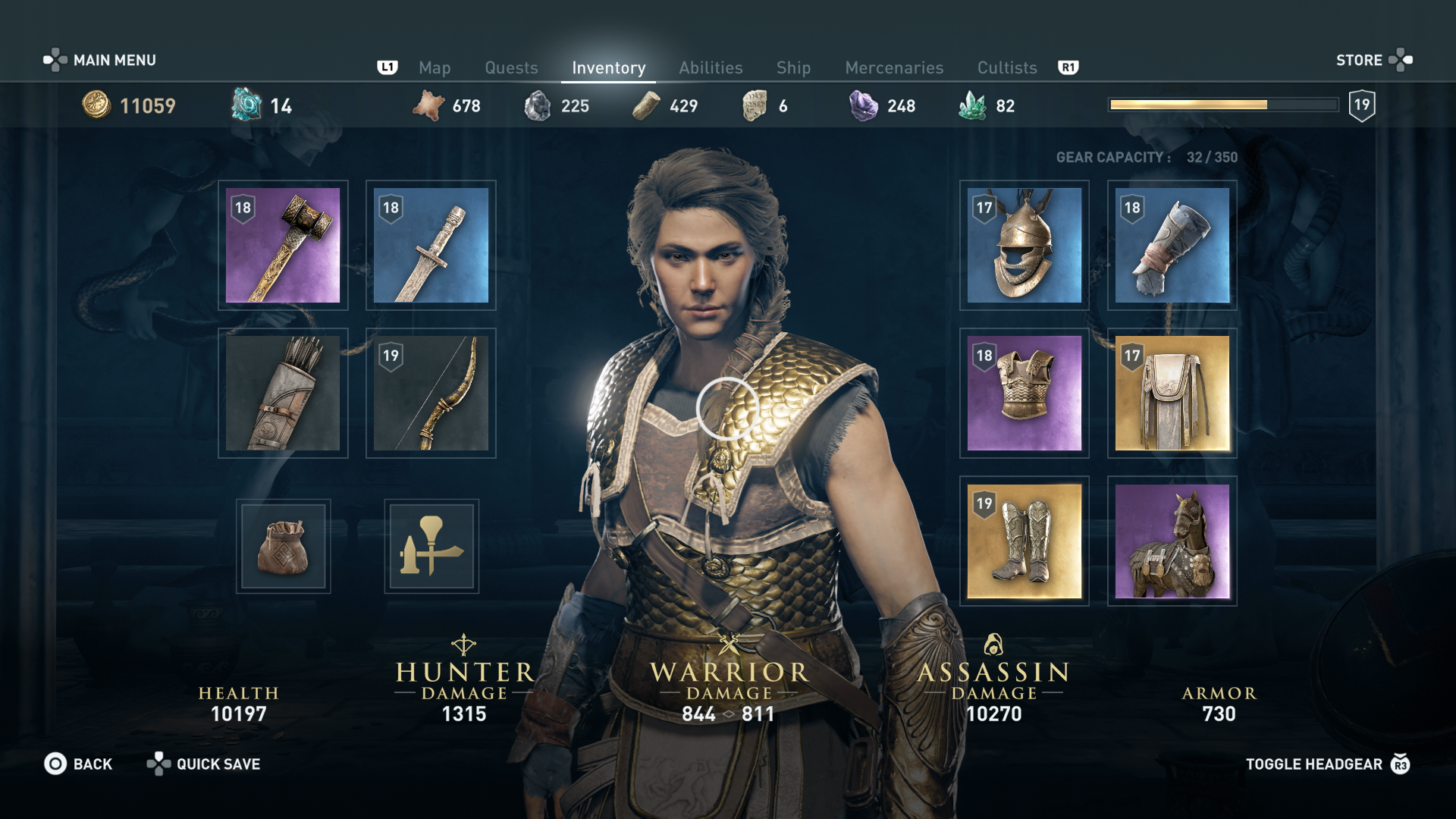Open the leather pouch slot
Screen dimensions: 1456x819
coord(283,546)
